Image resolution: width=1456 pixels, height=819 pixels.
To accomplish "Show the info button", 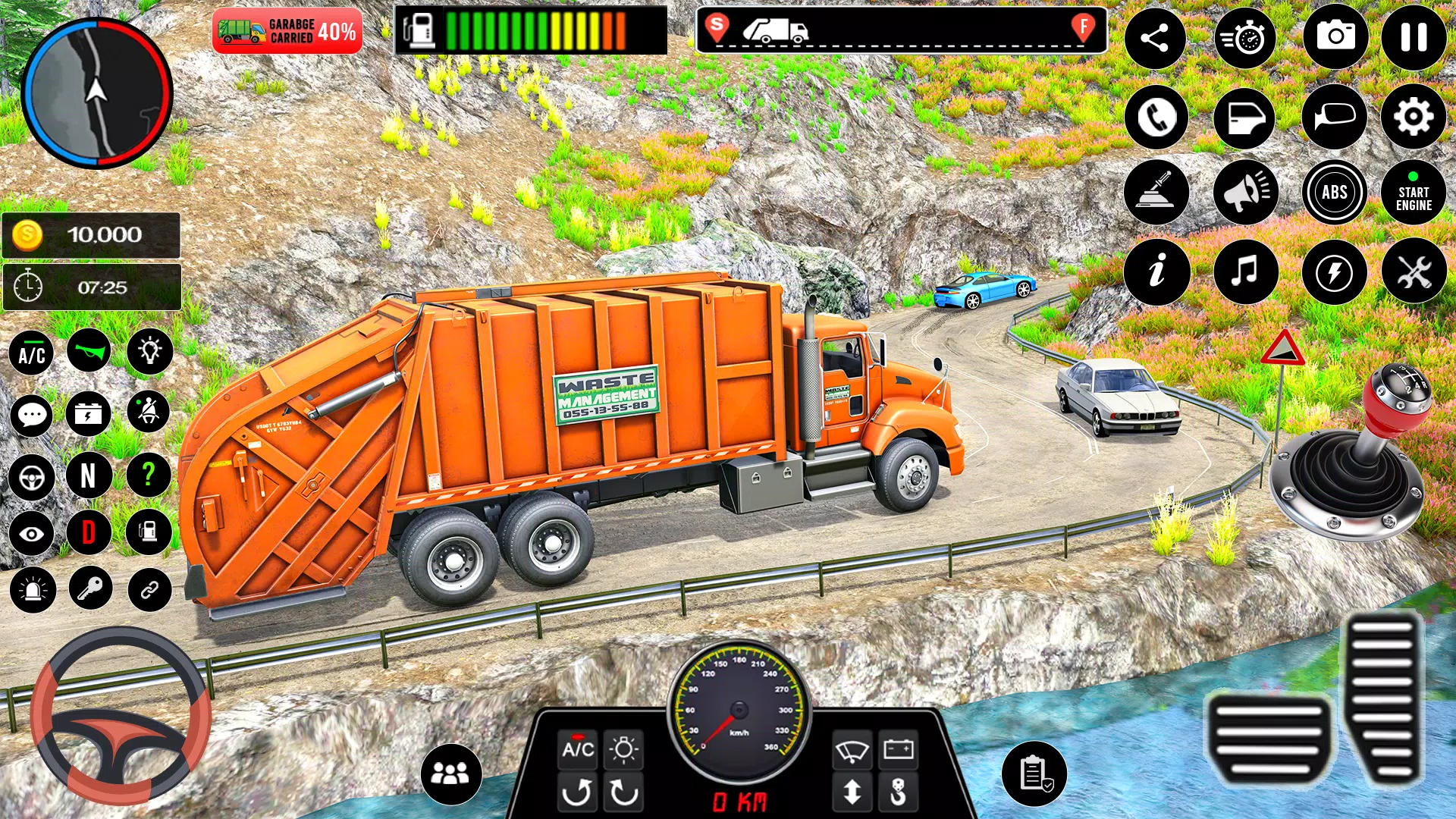I will pyautogui.click(x=1156, y=271).
